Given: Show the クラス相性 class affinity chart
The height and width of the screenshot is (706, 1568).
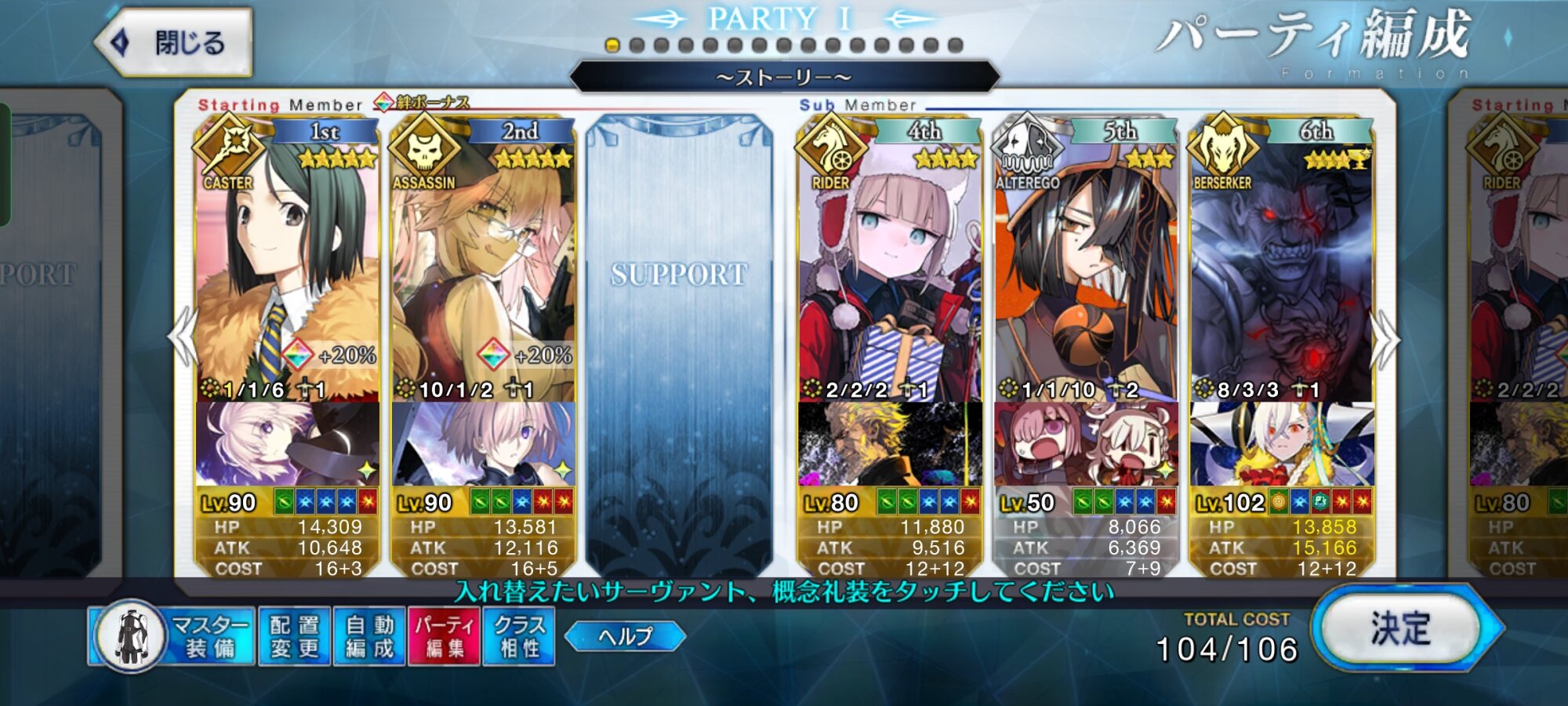Looking at the screenshot, I should pyautogui.click(x=519, y=636).
